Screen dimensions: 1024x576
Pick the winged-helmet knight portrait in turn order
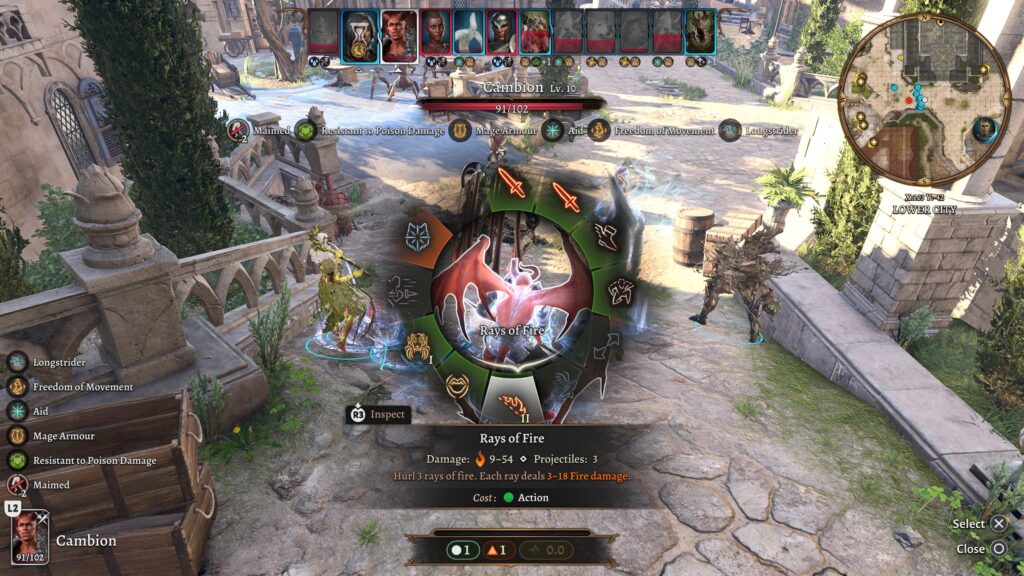[502, 32]
